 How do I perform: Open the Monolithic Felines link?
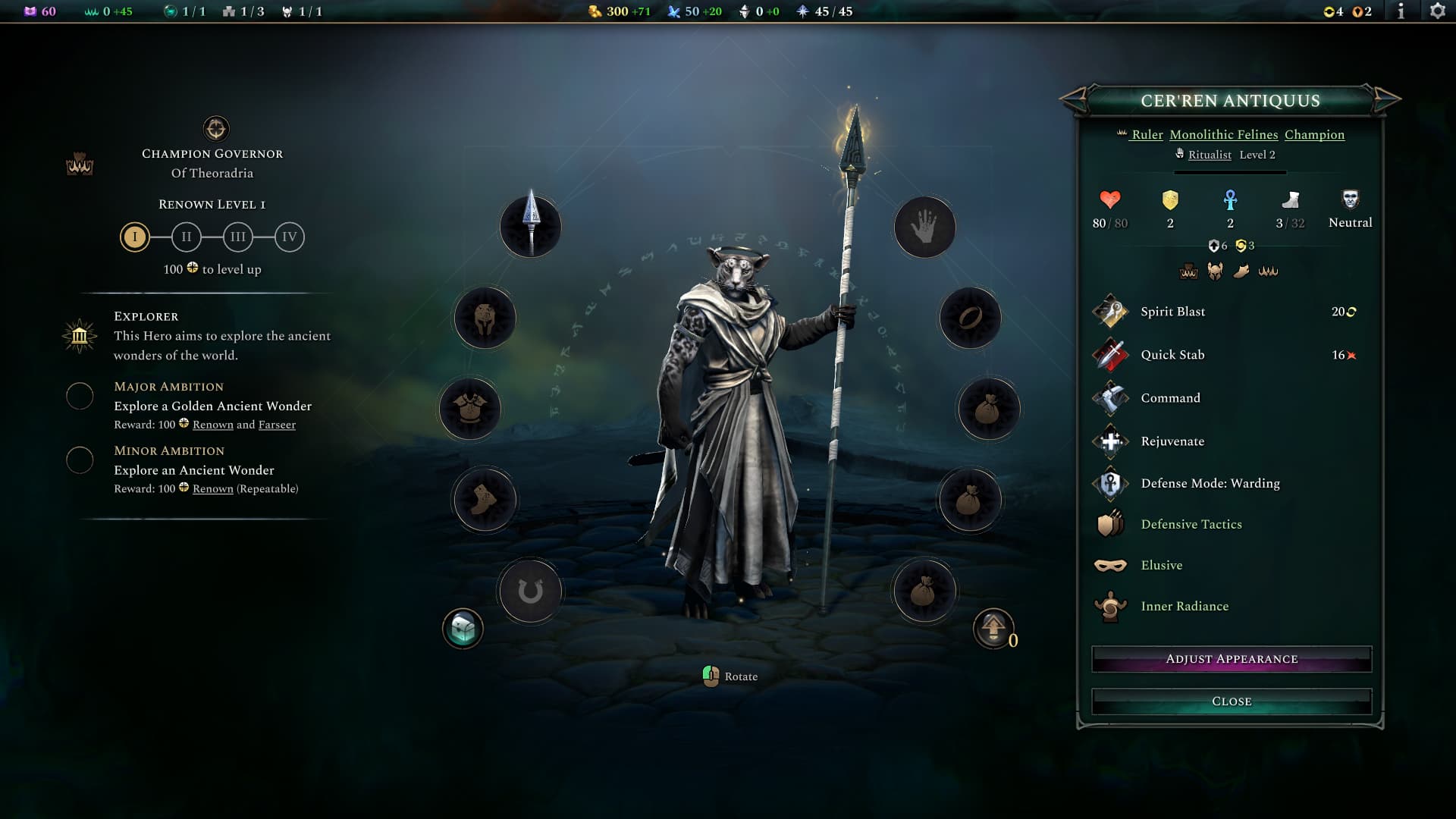1223,135
